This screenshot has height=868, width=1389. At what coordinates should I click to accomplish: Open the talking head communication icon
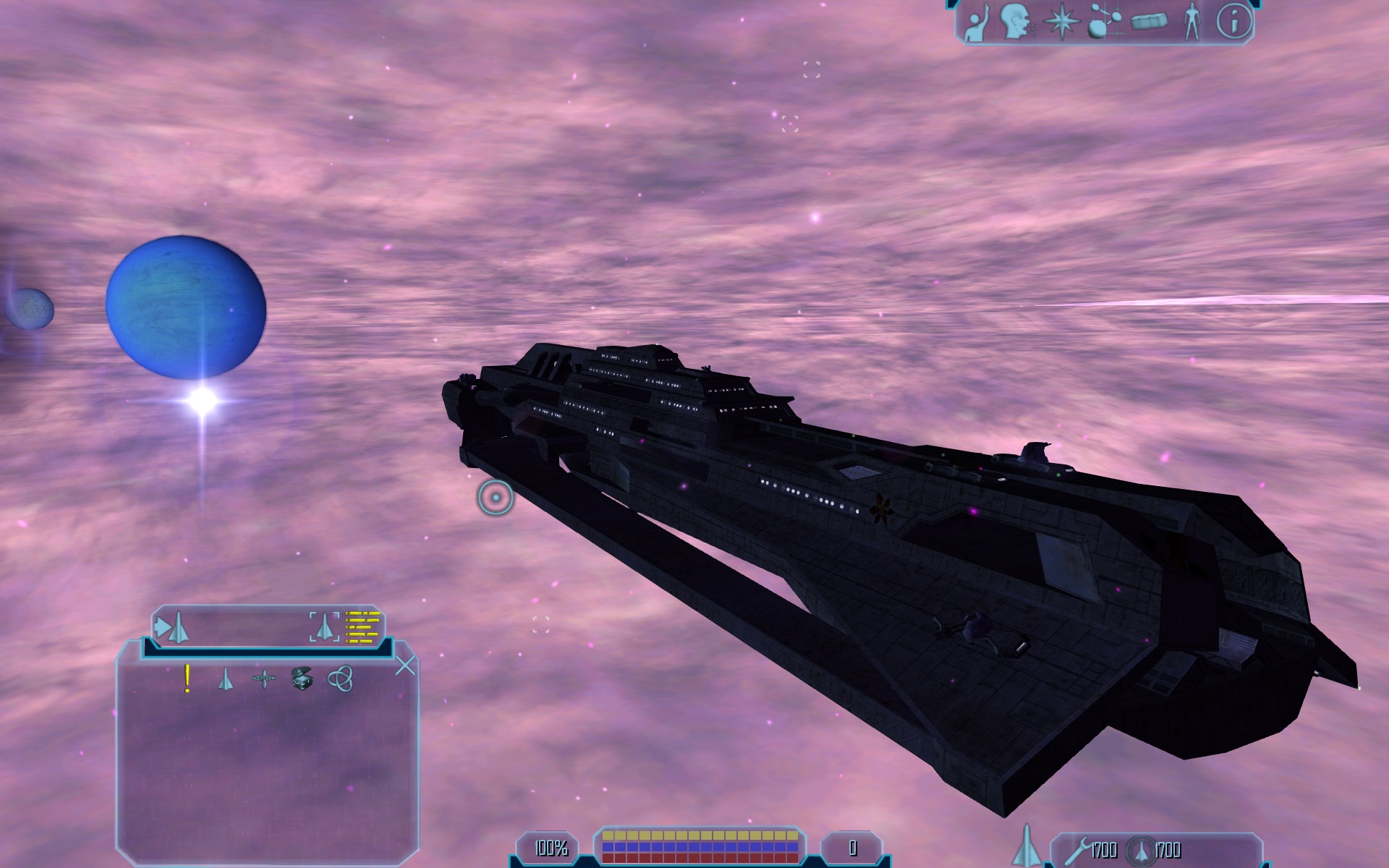click(1017, 24)
